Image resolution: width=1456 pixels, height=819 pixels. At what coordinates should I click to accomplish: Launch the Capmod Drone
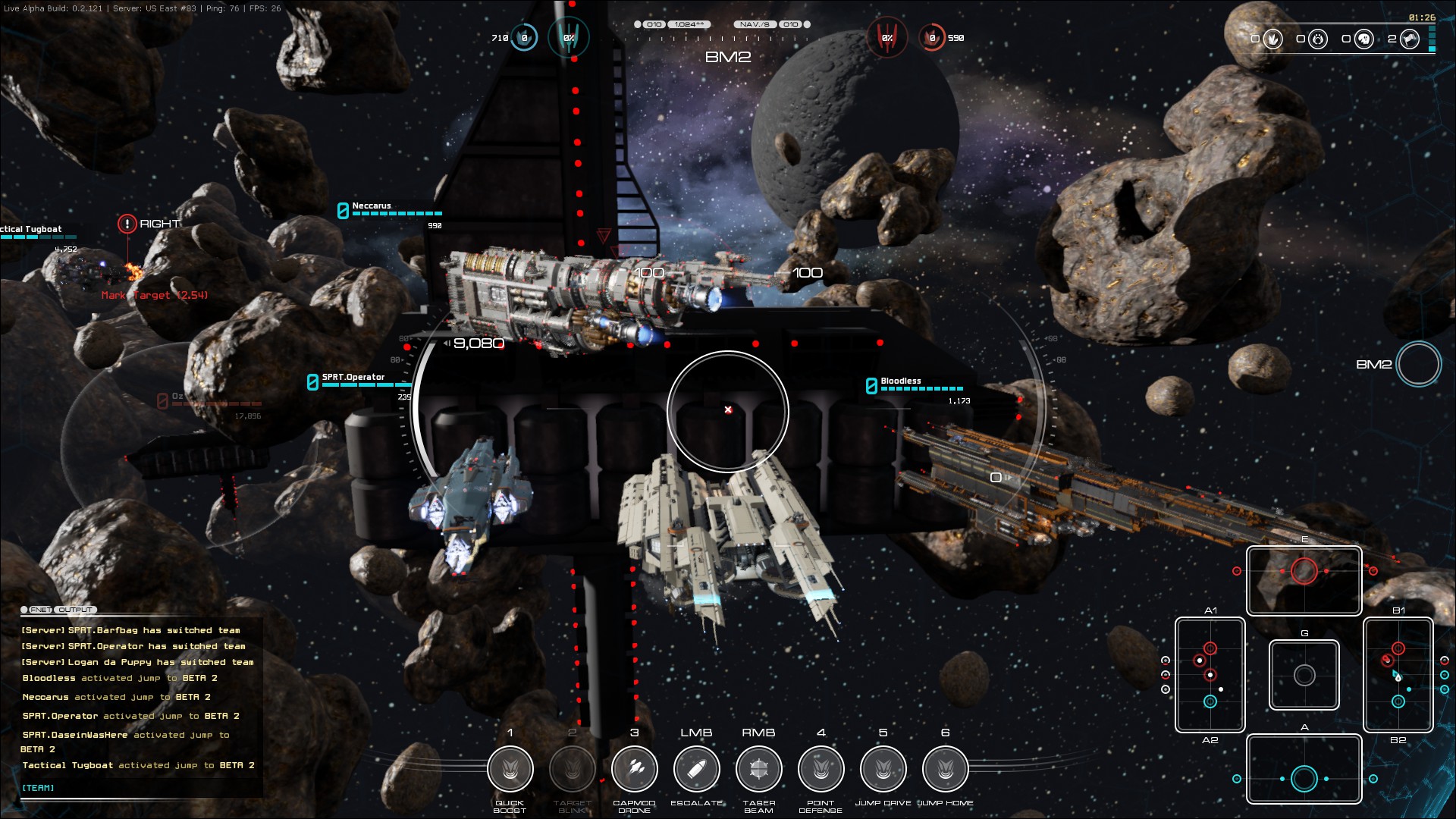[635, 769]
